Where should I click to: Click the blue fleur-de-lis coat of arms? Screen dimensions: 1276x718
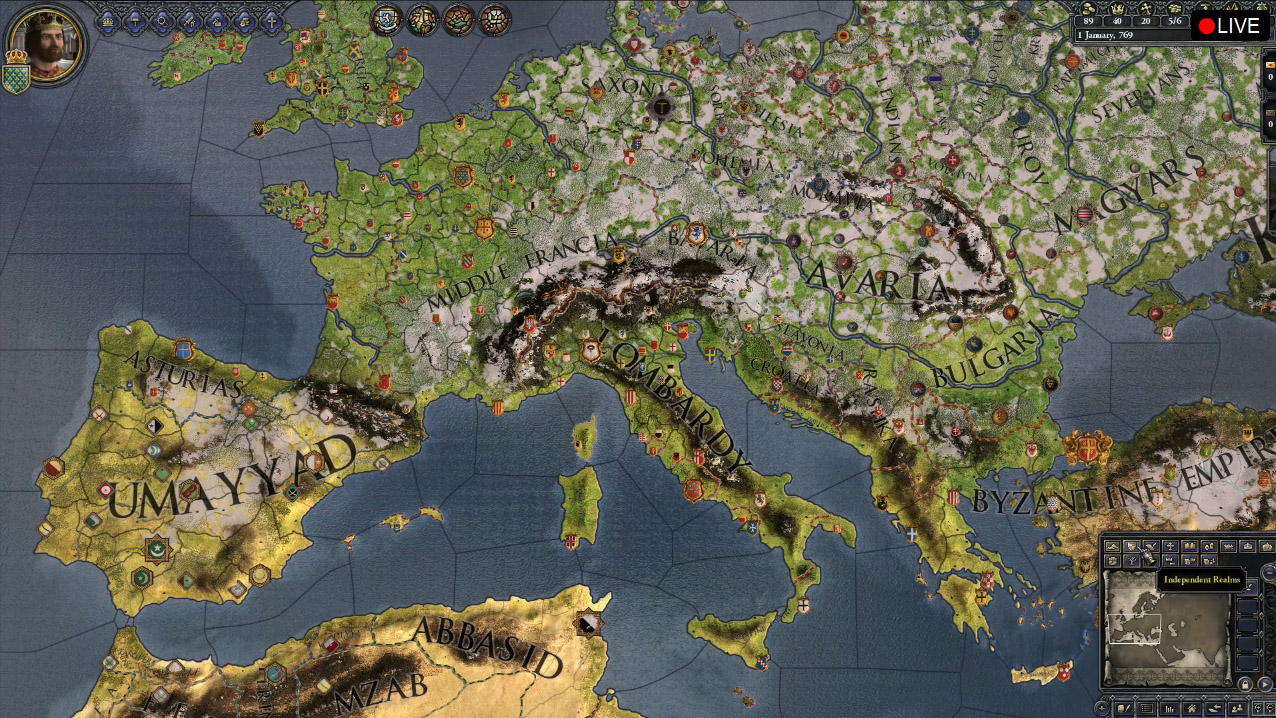[15, 78]
